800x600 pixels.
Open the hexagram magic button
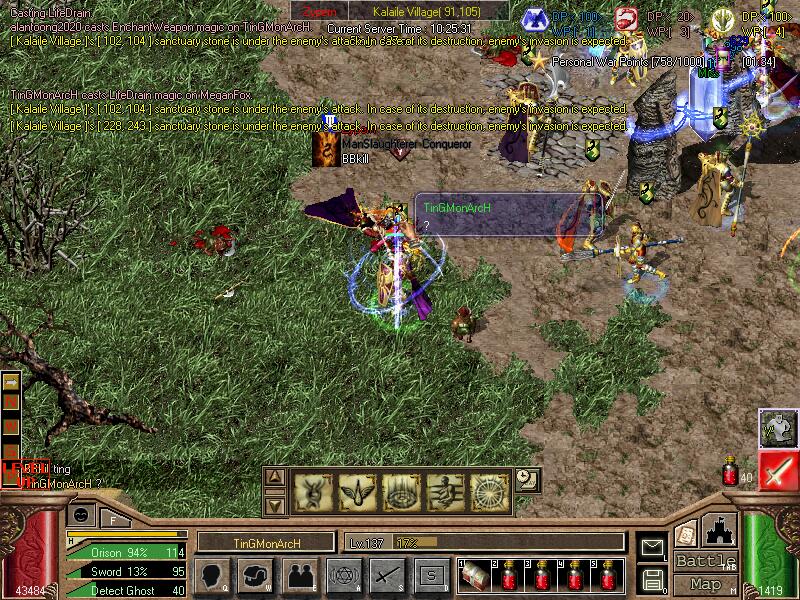pos(343,575)
